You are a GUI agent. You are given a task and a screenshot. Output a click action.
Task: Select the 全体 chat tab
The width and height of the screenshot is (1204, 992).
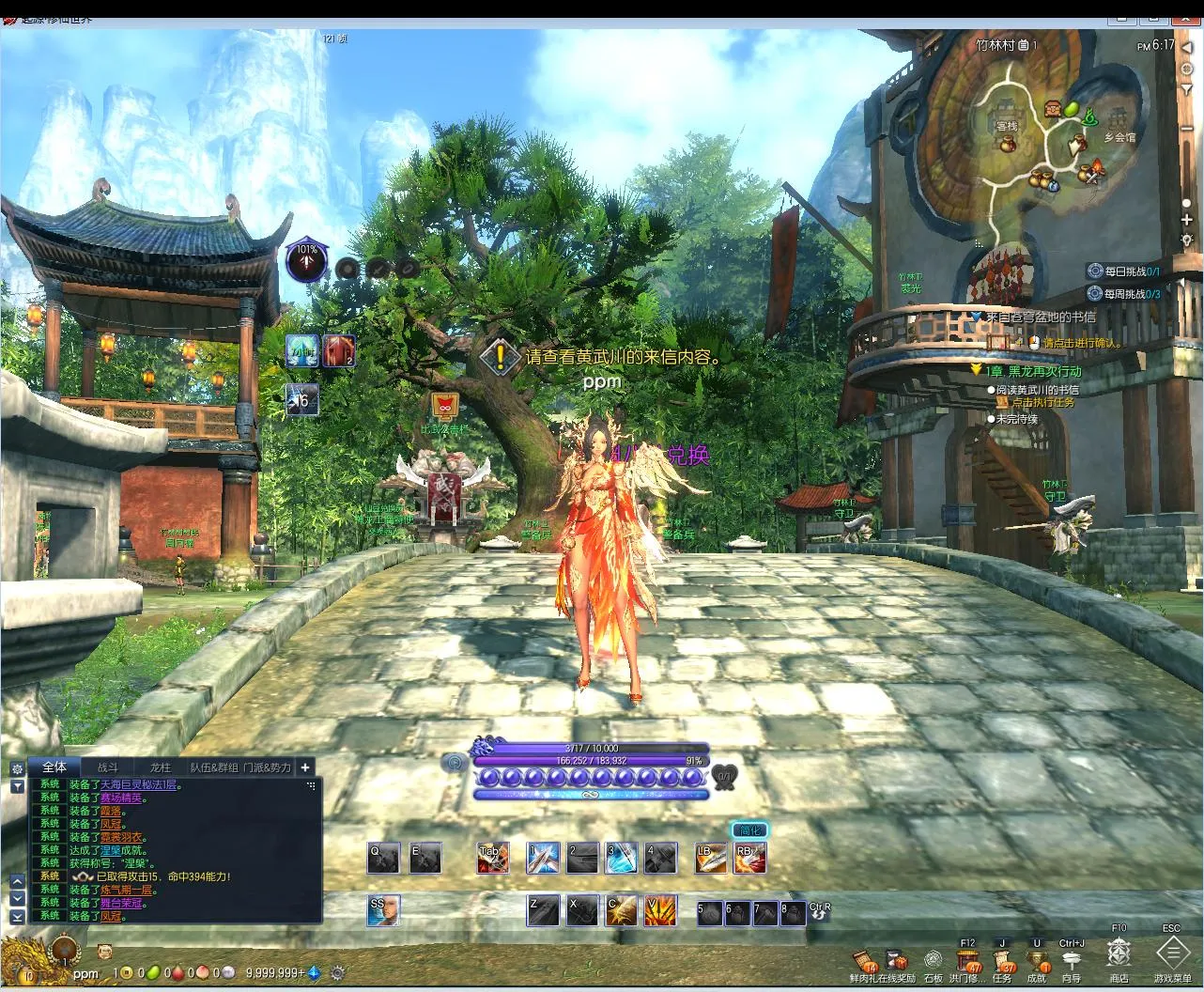[54, 767]
